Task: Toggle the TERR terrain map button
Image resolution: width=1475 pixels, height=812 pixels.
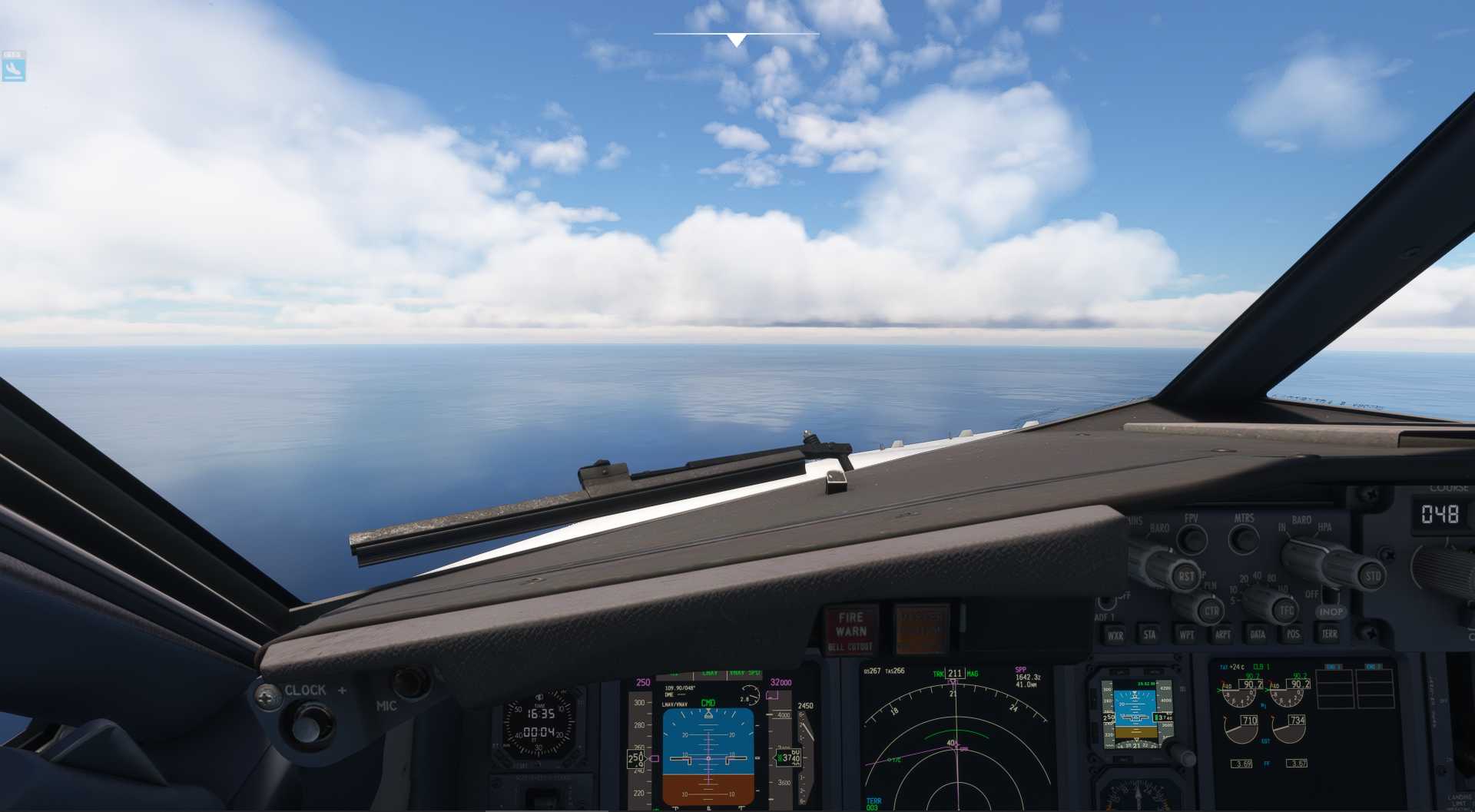Action: pos(1329,633)
